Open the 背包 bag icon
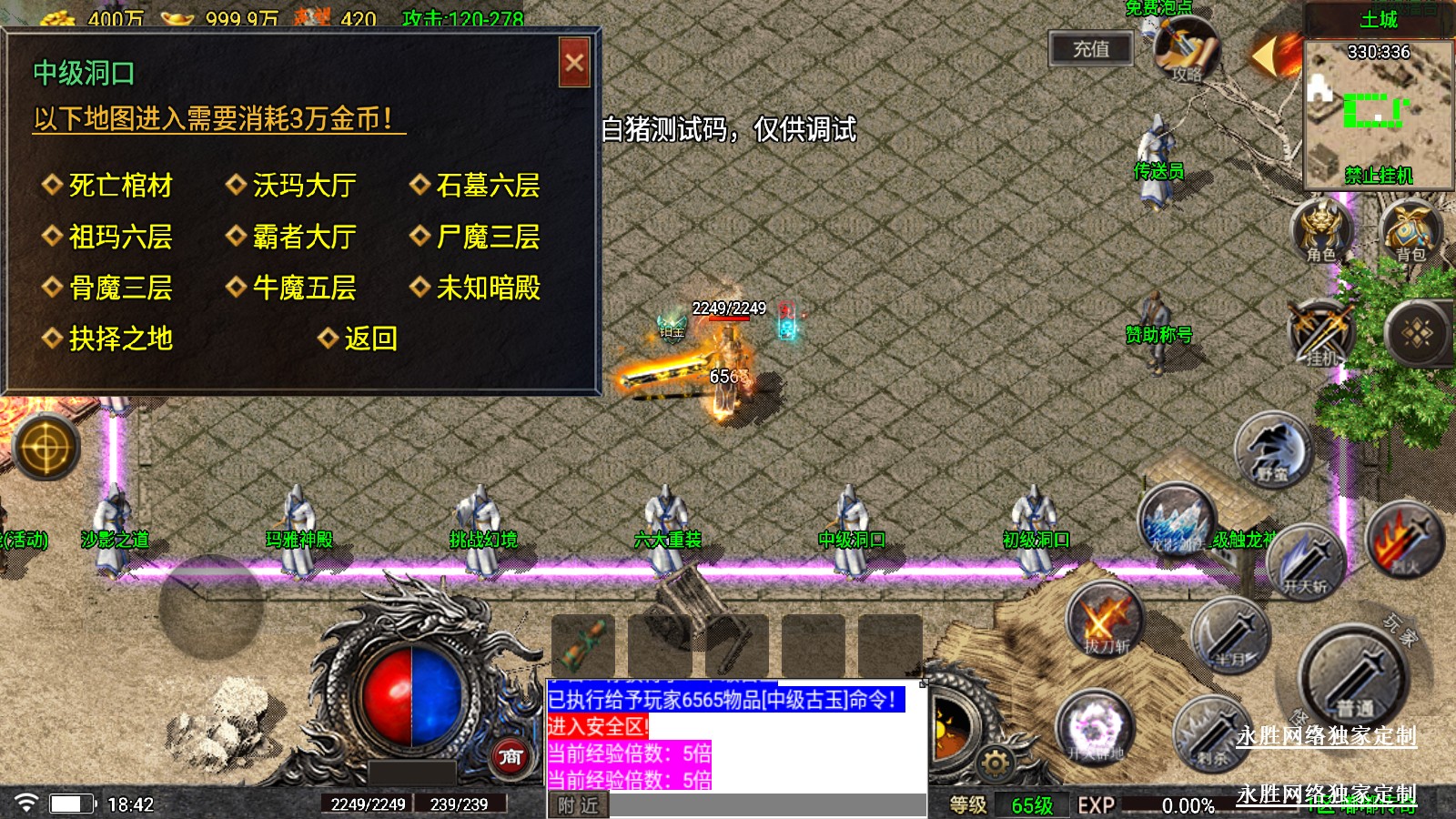The height and width of the screenshot is (819, 1456). (1410, 231)
